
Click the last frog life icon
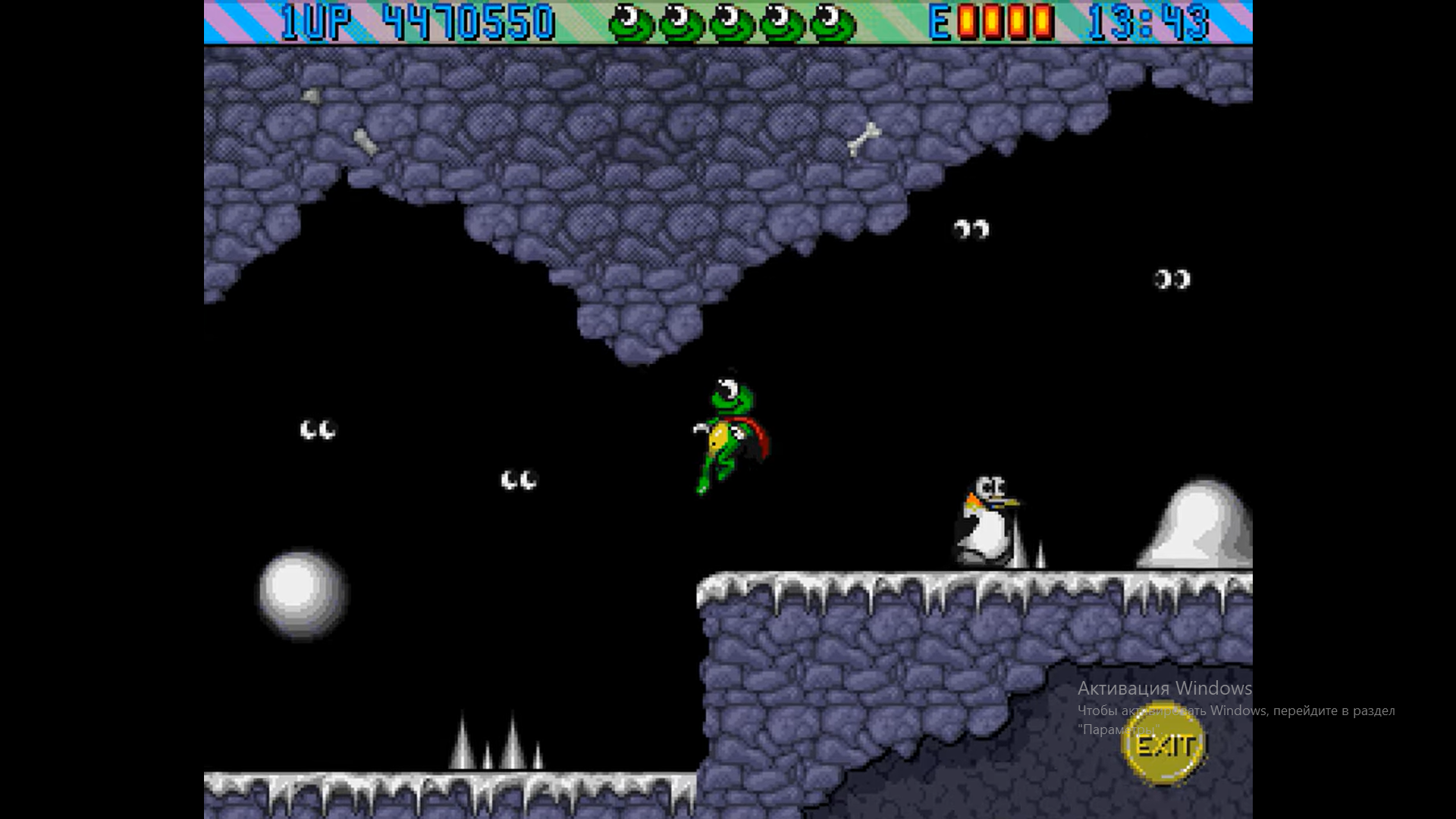[833, 23]
